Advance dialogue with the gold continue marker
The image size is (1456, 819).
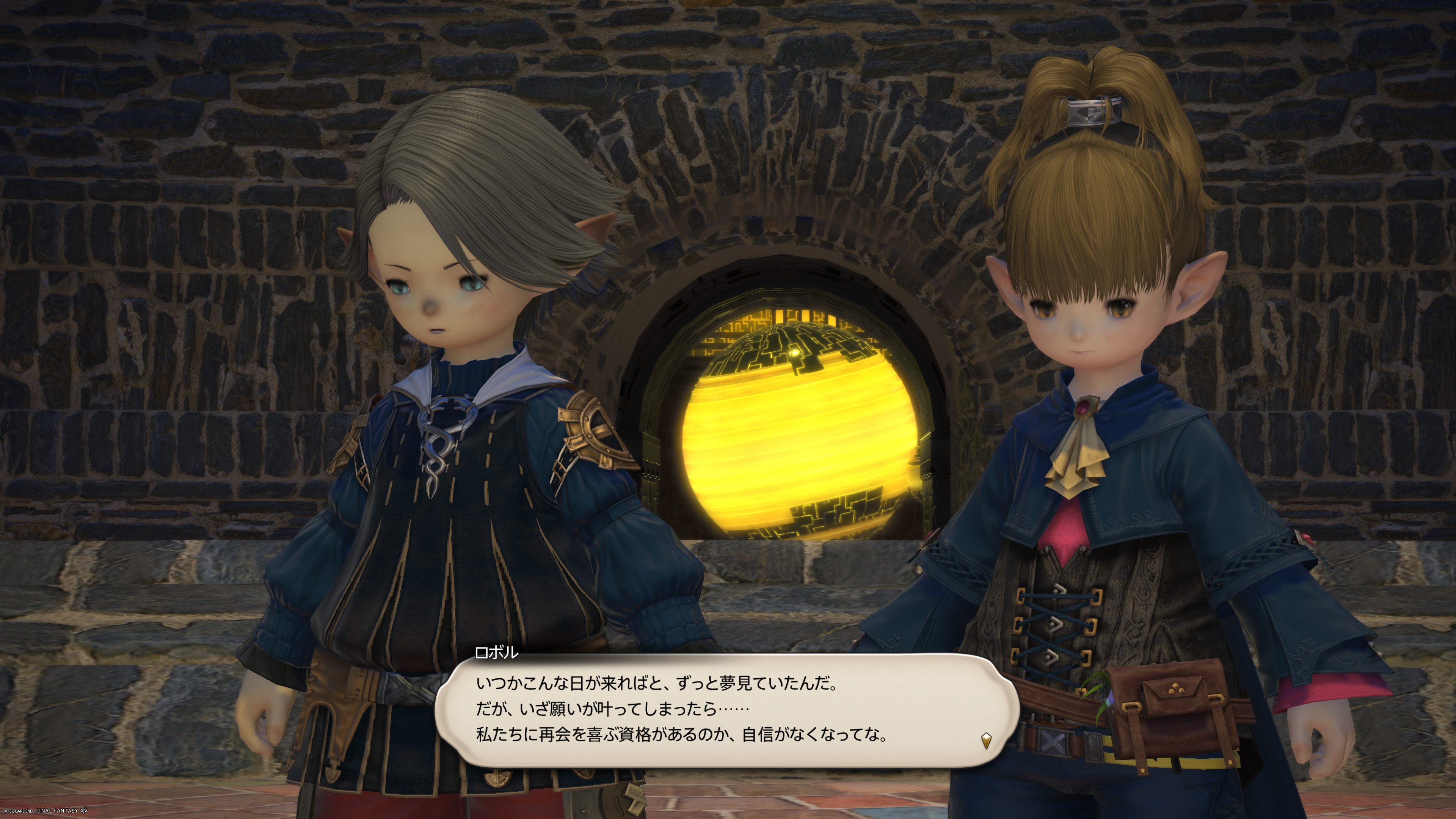pos(986,740)
